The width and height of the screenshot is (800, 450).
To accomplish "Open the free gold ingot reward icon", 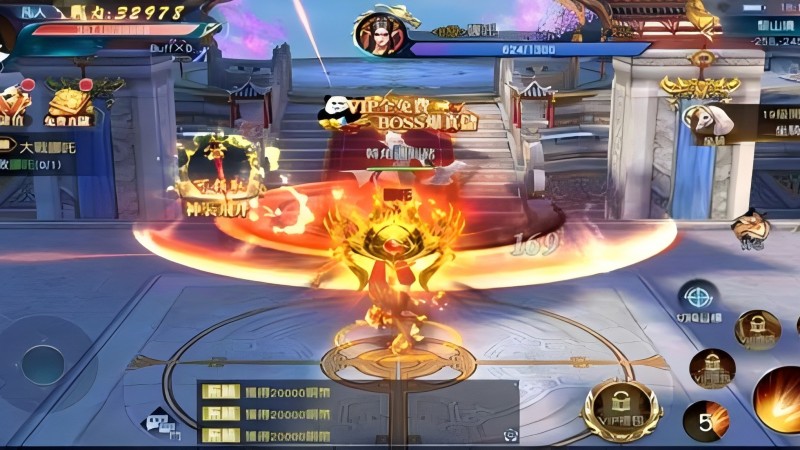I will point(68,104).
